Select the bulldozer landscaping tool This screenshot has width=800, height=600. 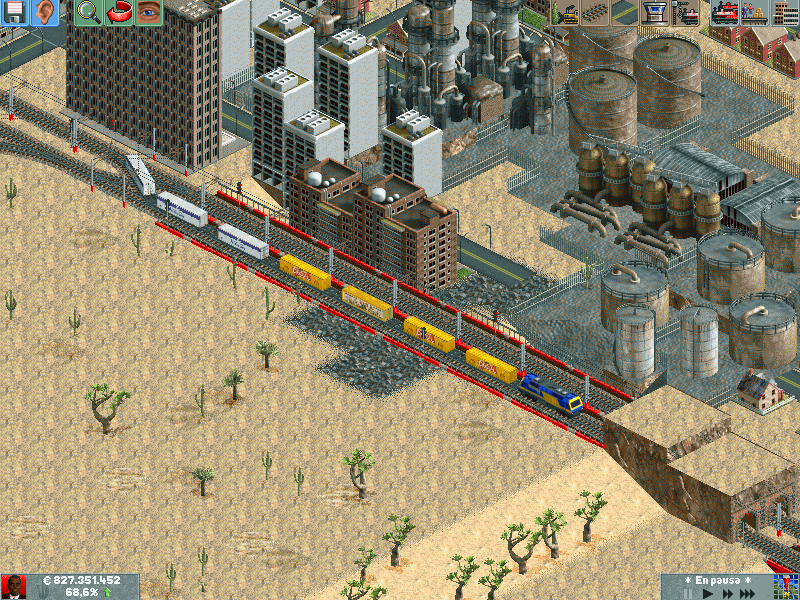(566, 12)
